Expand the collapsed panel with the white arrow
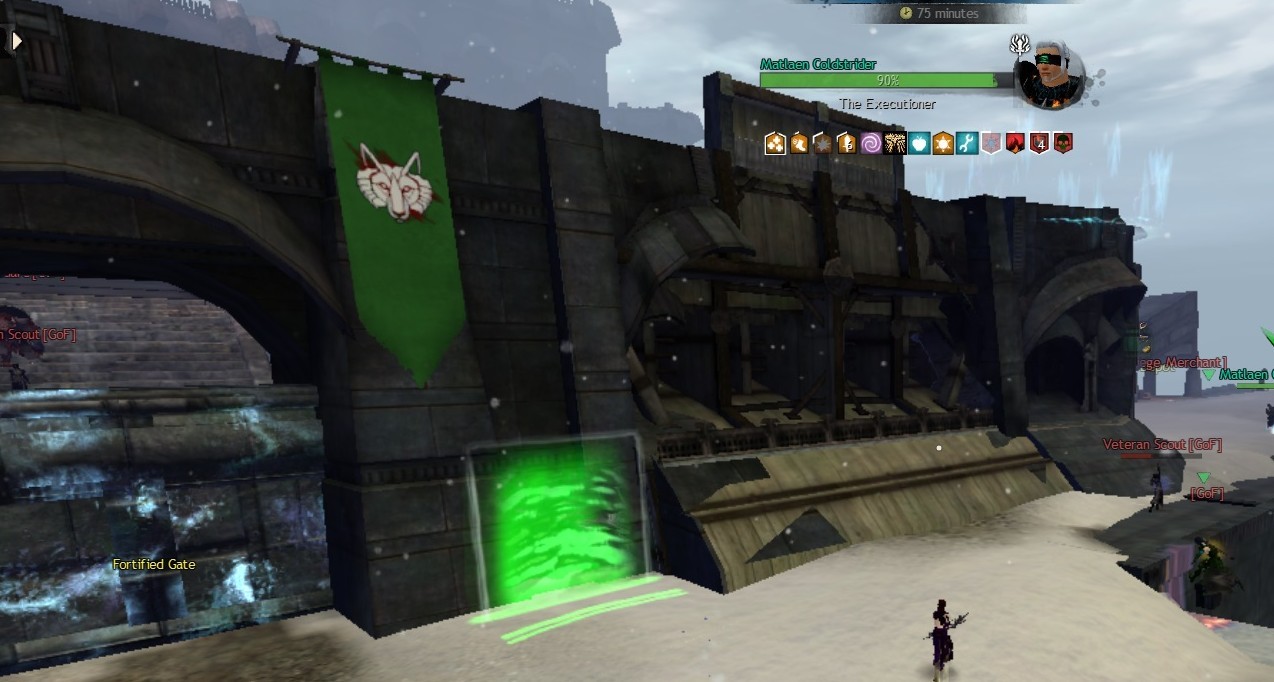 coord(16,41)
